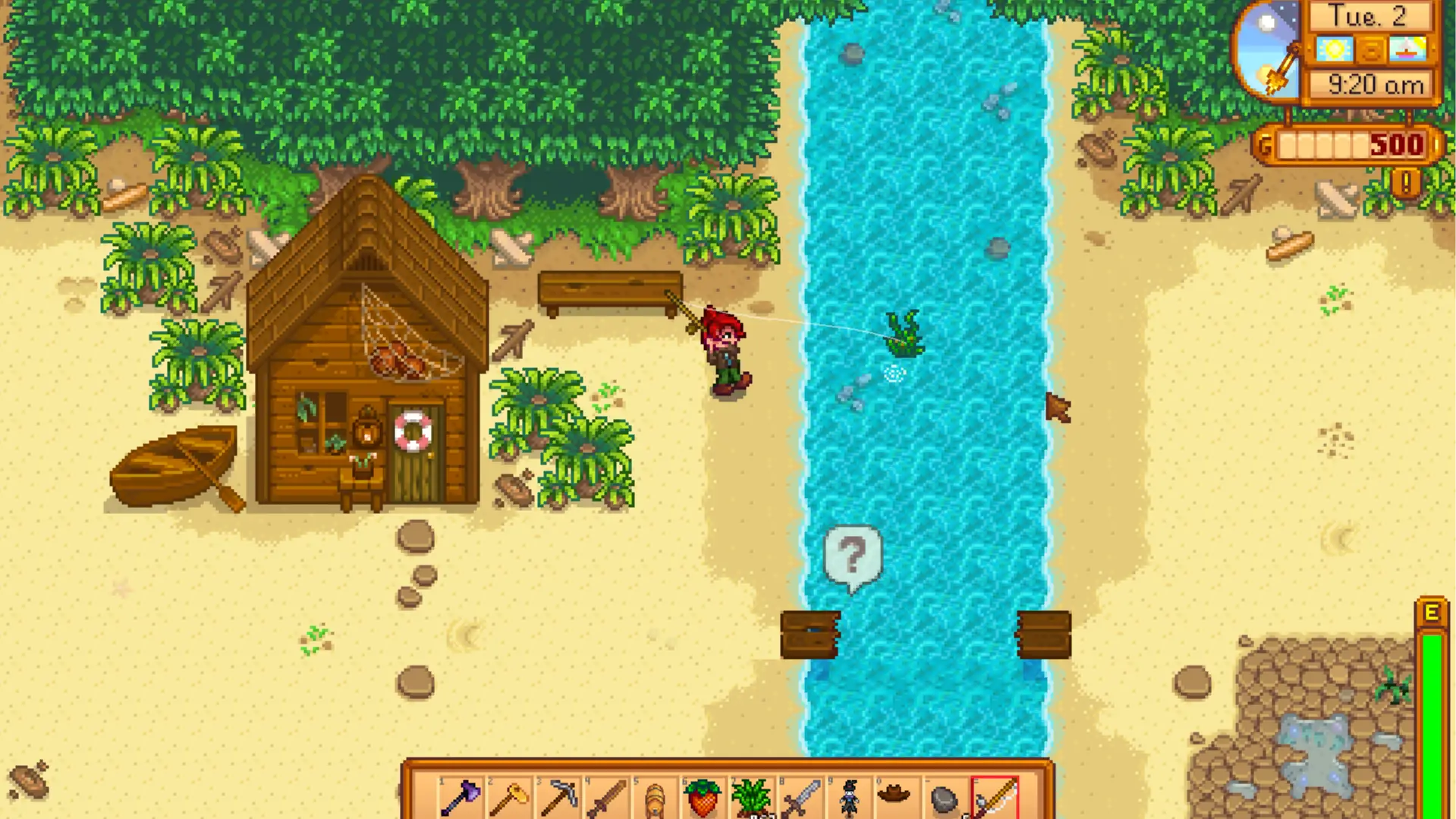Click the sunny weather icon on the HUD

(1334, 49)
